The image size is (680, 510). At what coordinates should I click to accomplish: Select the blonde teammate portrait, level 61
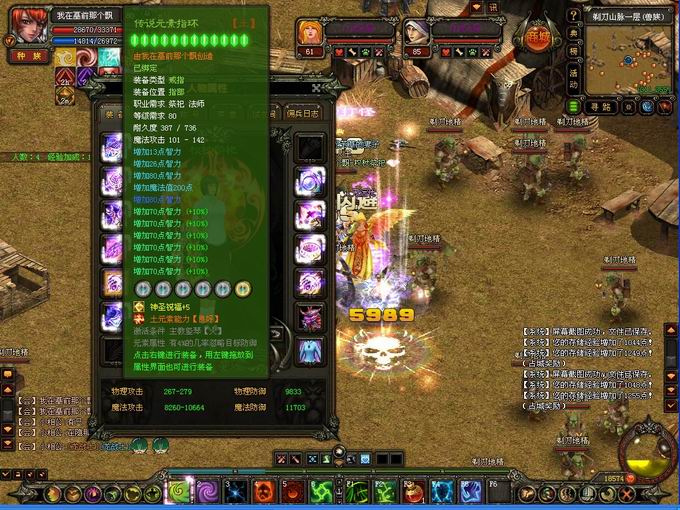point(309,32)
